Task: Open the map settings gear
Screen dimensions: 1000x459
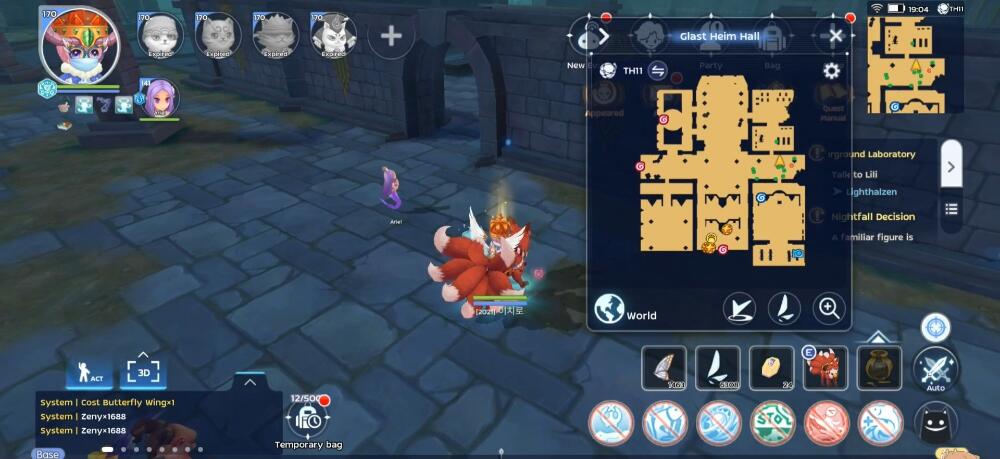Action: [x=831, y=70]
